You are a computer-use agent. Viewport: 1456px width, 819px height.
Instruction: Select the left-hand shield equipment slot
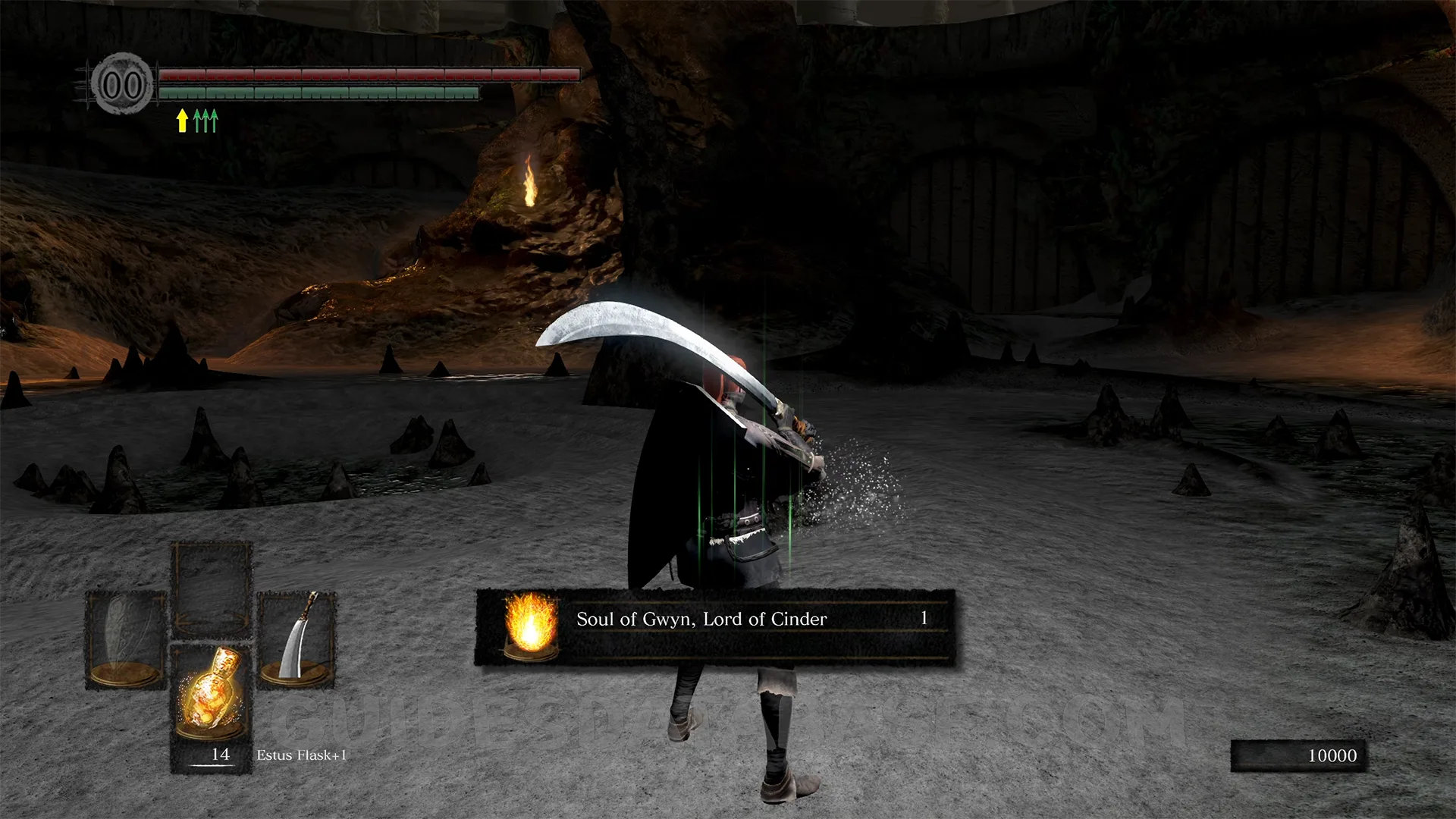tap(126, 639)
